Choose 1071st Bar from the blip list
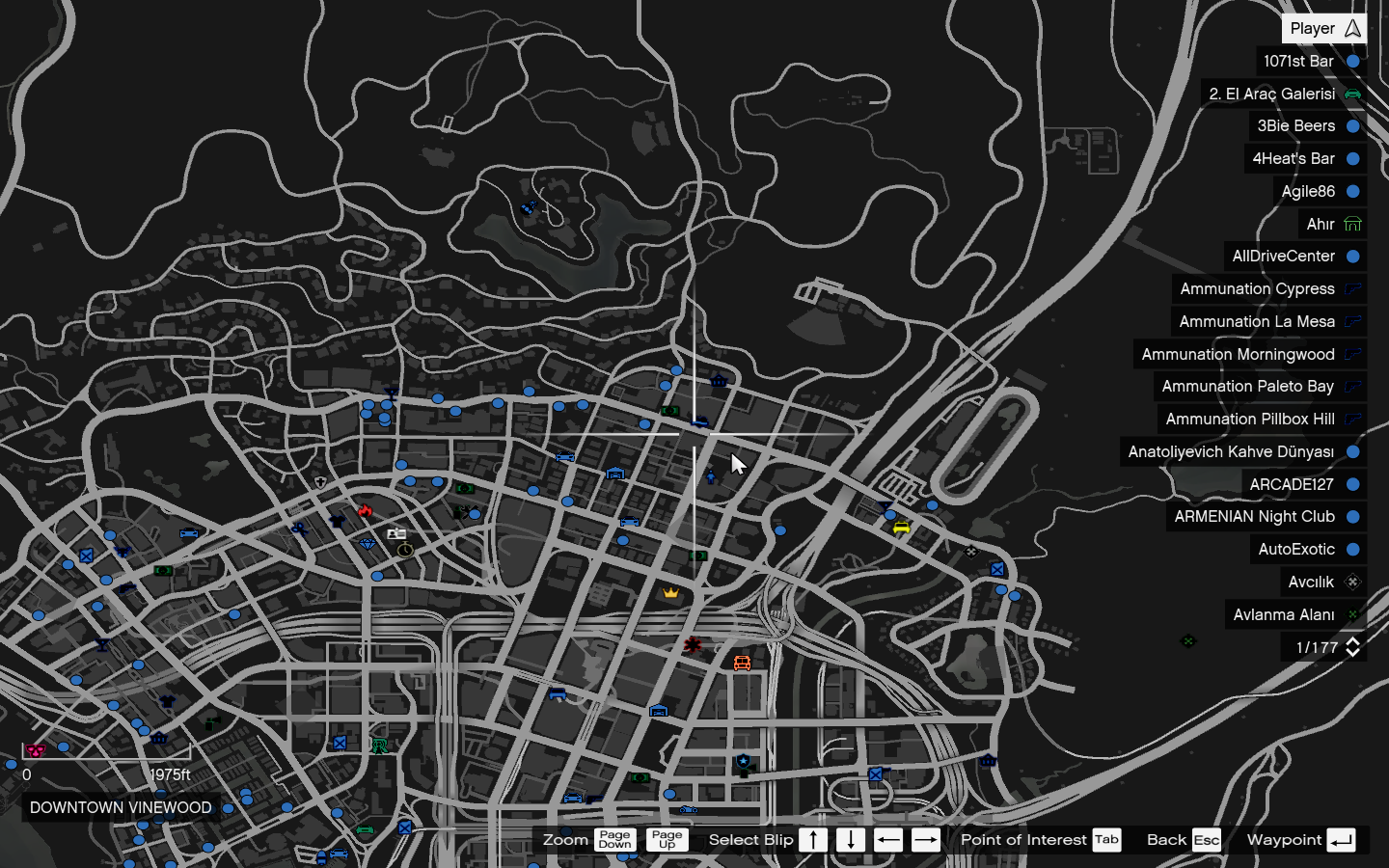This screenshot has width=1389, height=868. (x=1310, y=62)
